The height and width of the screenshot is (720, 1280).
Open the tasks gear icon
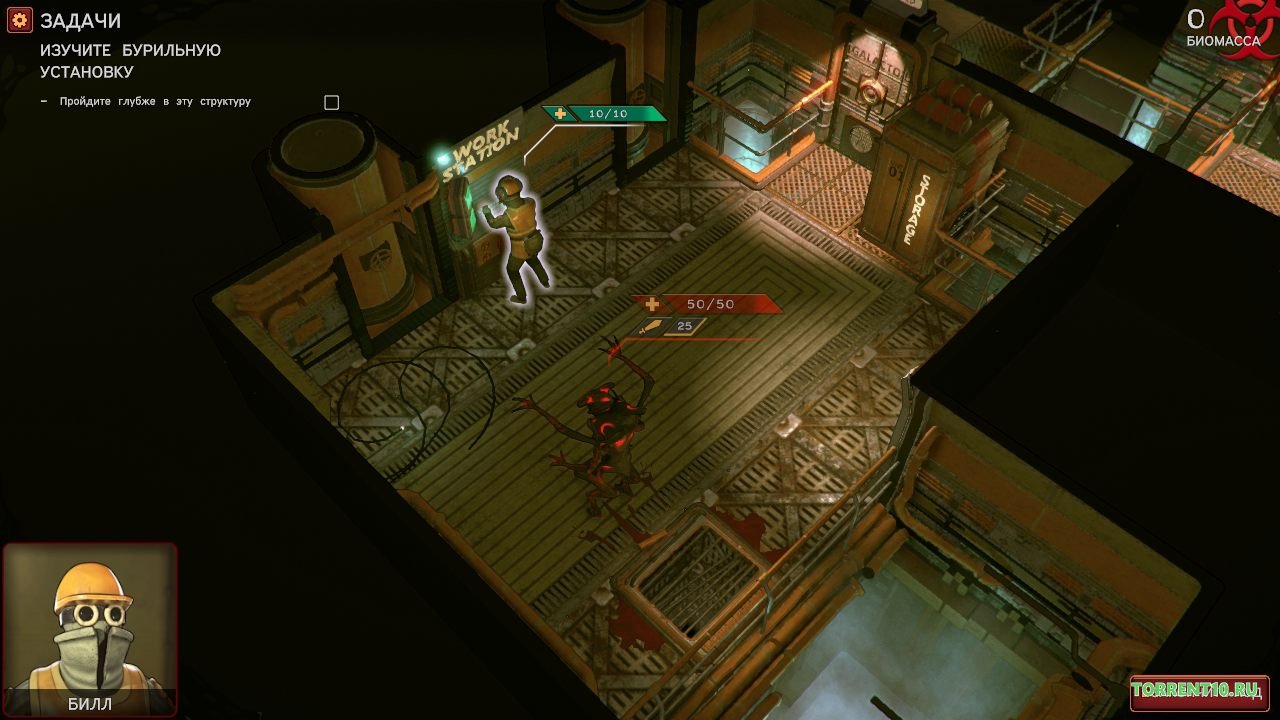click(20, 21)
